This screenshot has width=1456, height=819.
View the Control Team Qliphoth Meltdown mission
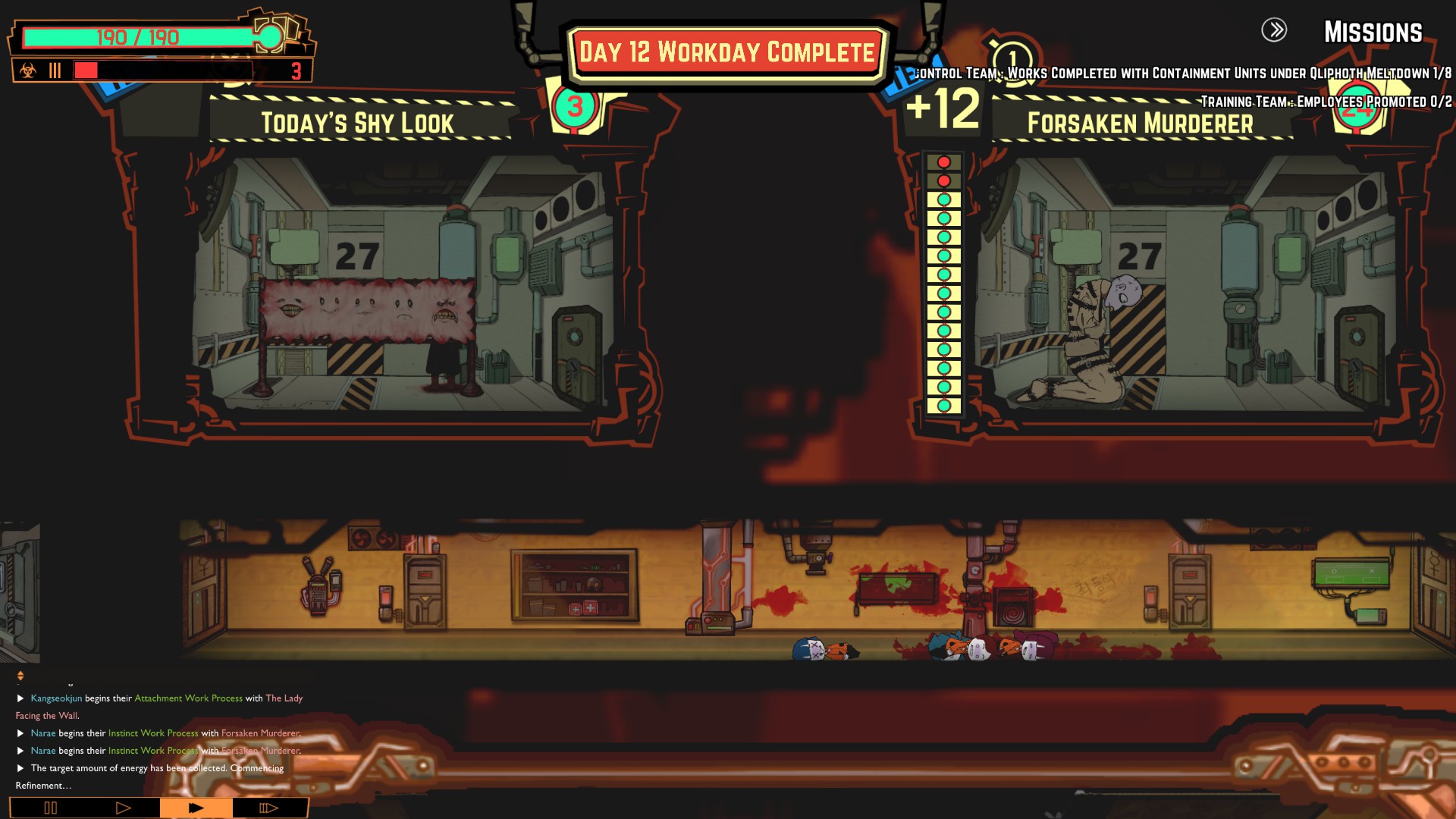1183,74
